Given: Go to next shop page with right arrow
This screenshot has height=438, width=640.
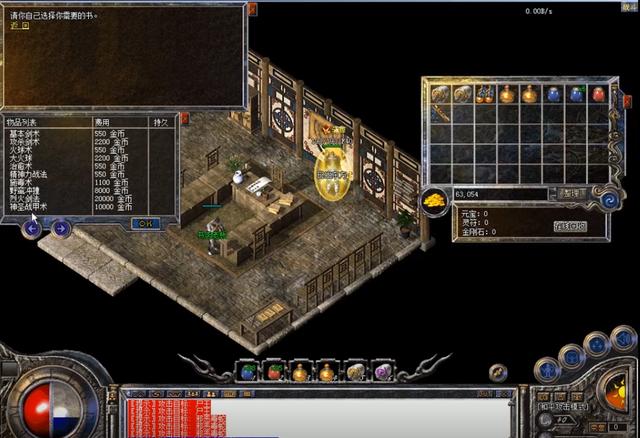Looking at the screenshot, I should click(x=61, y=228).
